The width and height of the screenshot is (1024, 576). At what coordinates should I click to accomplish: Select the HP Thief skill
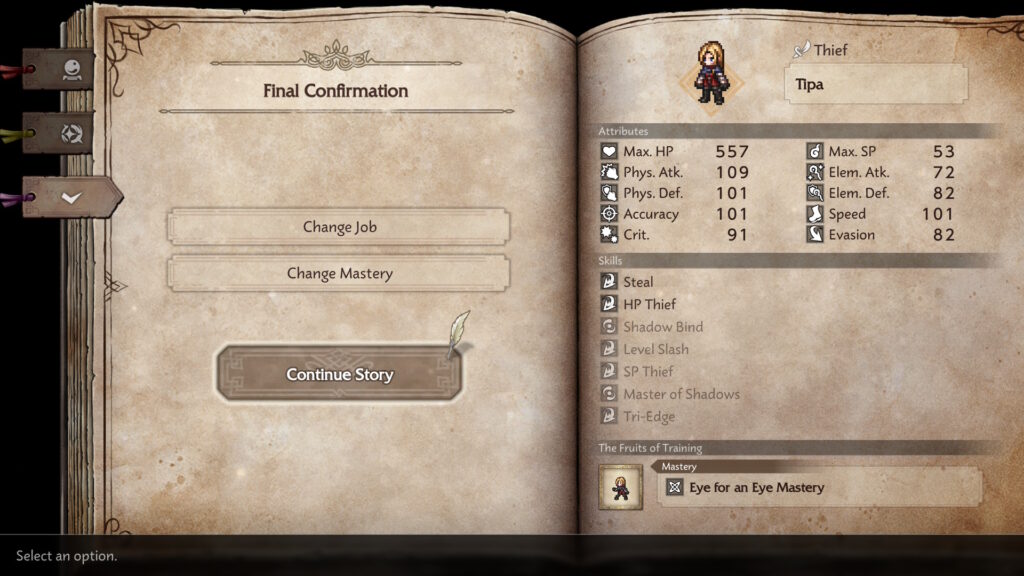coord(649,304)
